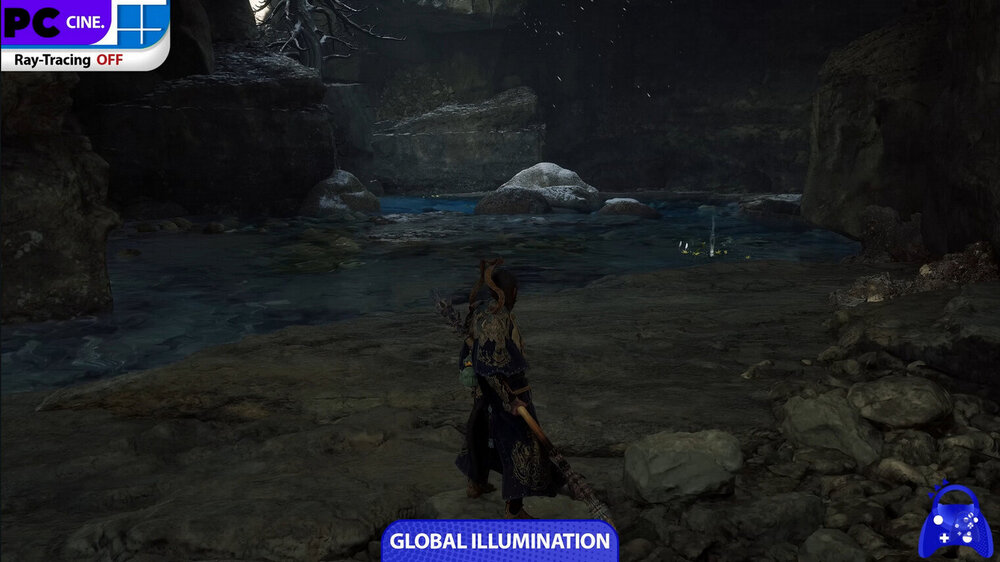Click the blue gamepad channel logo
The height and width of the screenshot is (562, 1000).
[955, 521]
